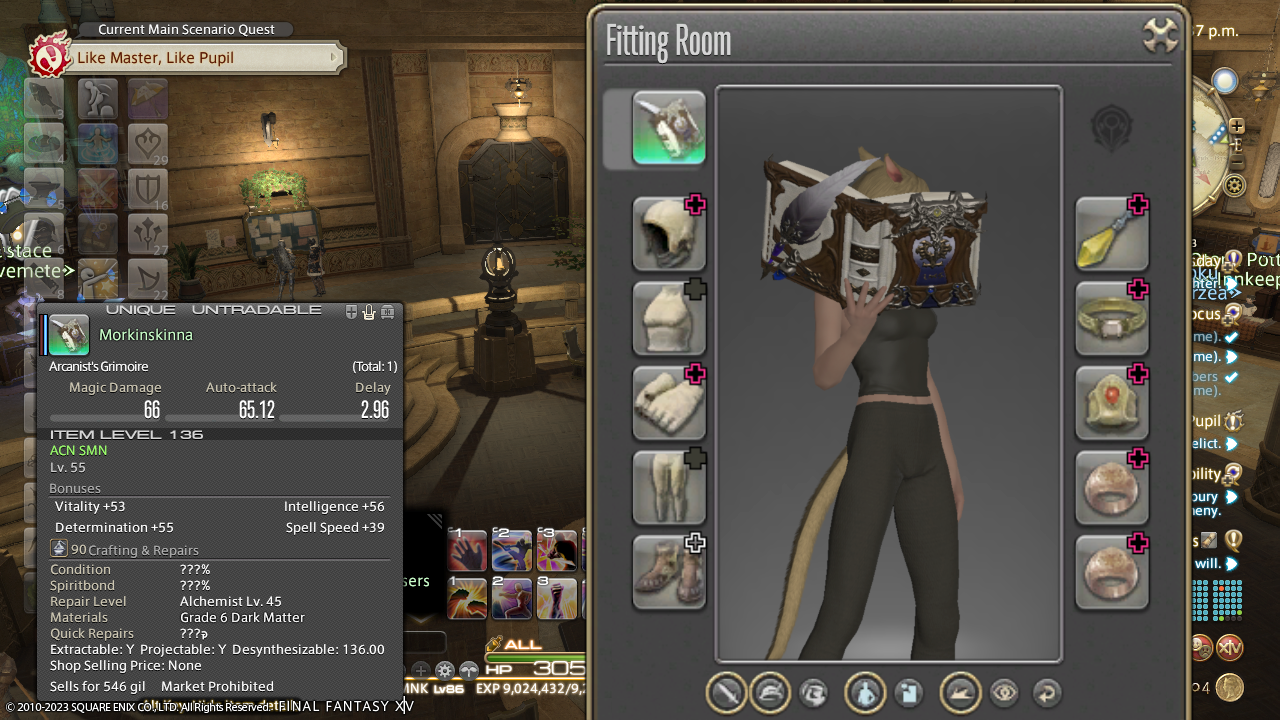Open settings from the minimap gear icon
The height and width of the screenshot is (720, 1280).
(1235, 185)
